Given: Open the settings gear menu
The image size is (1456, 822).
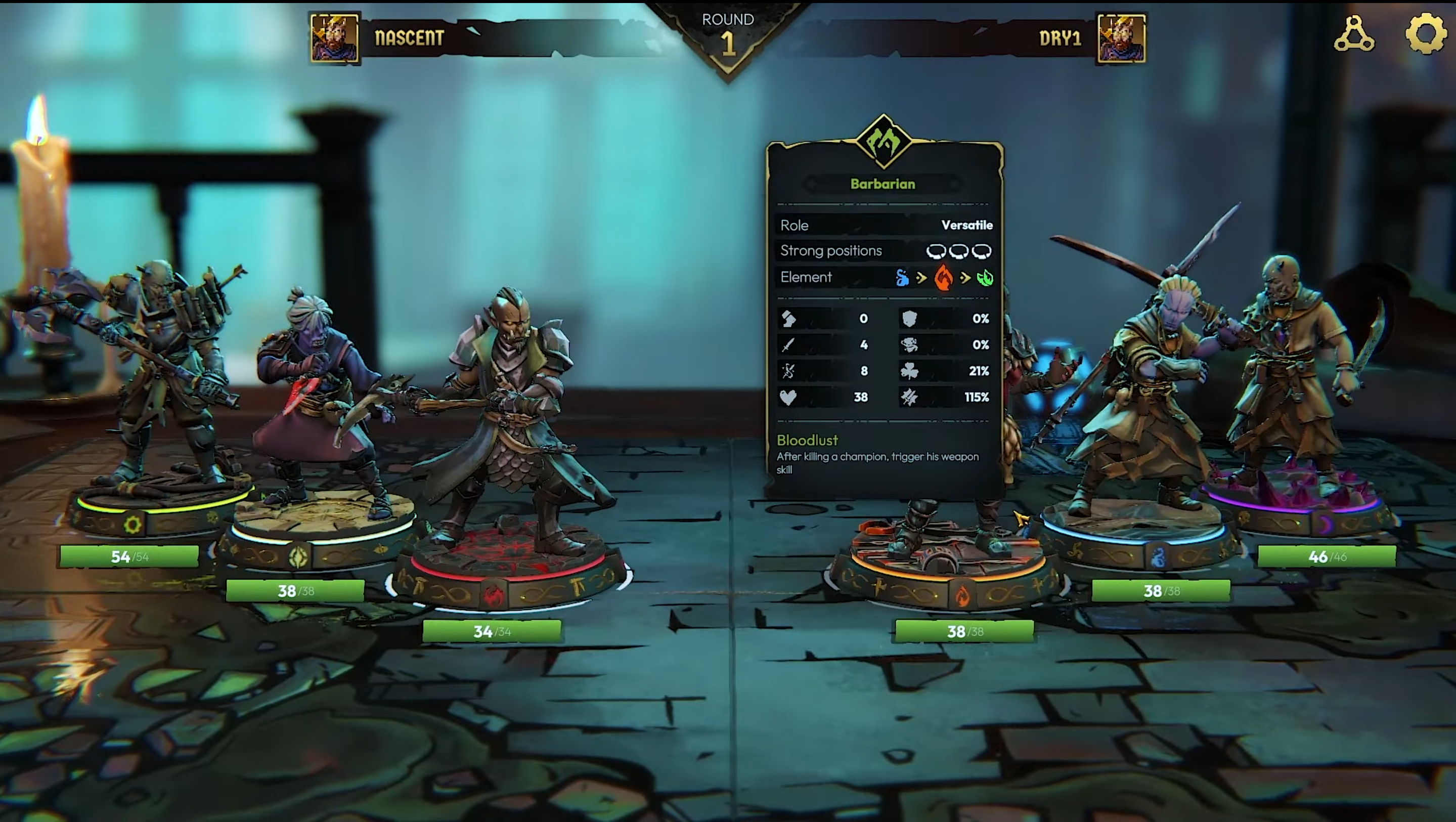Looking at the screenshot, I should 1426,34.
